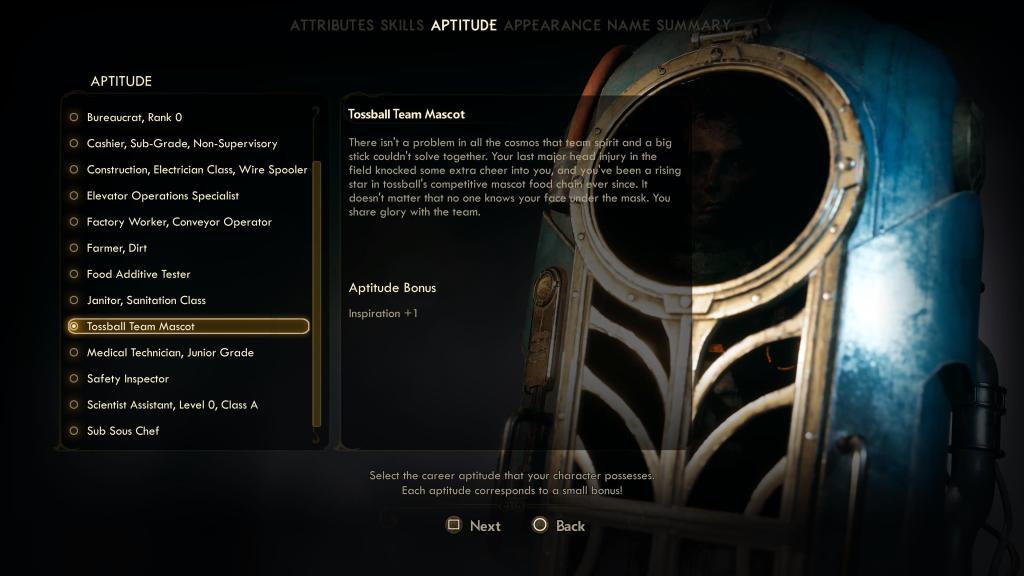Select Elevator Operations Specialist aptitude
Viewport: 1024px width, 576px height.
(x=162, y=196)
